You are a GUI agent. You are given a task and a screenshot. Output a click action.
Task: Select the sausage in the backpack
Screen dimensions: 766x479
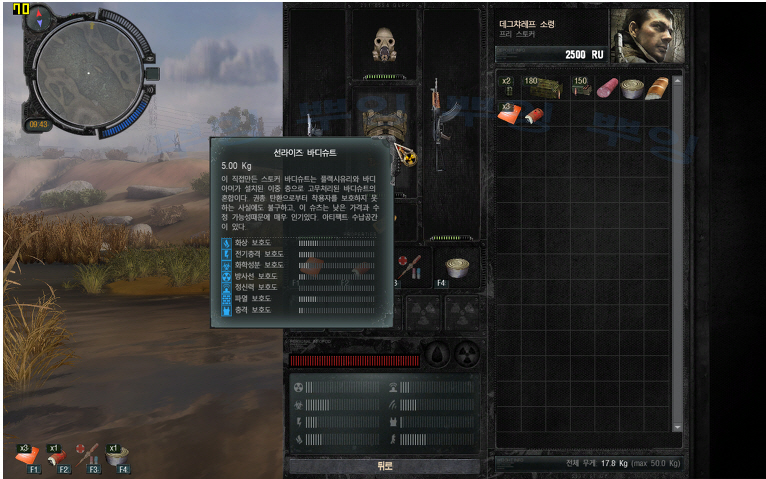tap(607, 88)
